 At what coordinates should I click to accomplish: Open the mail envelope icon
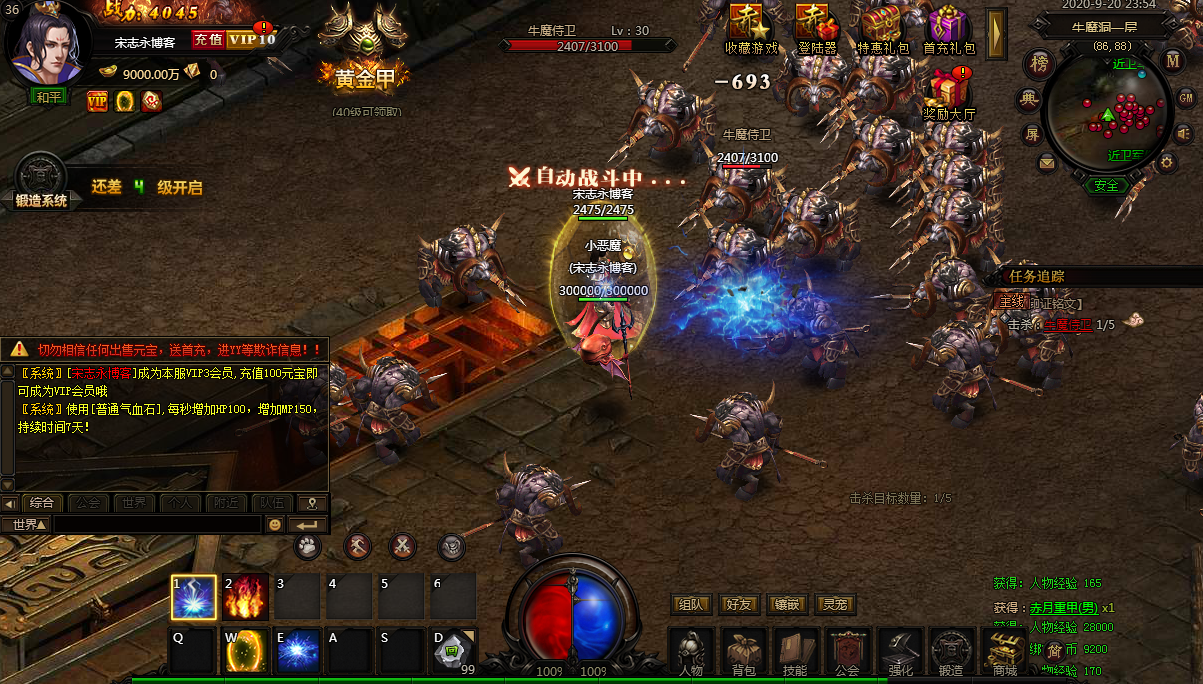click(x=1047, y=162)
